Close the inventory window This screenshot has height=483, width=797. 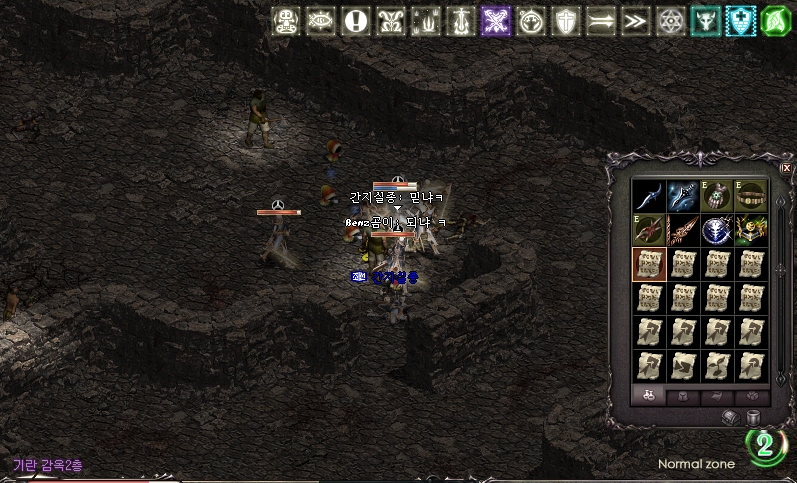(786, 168)
